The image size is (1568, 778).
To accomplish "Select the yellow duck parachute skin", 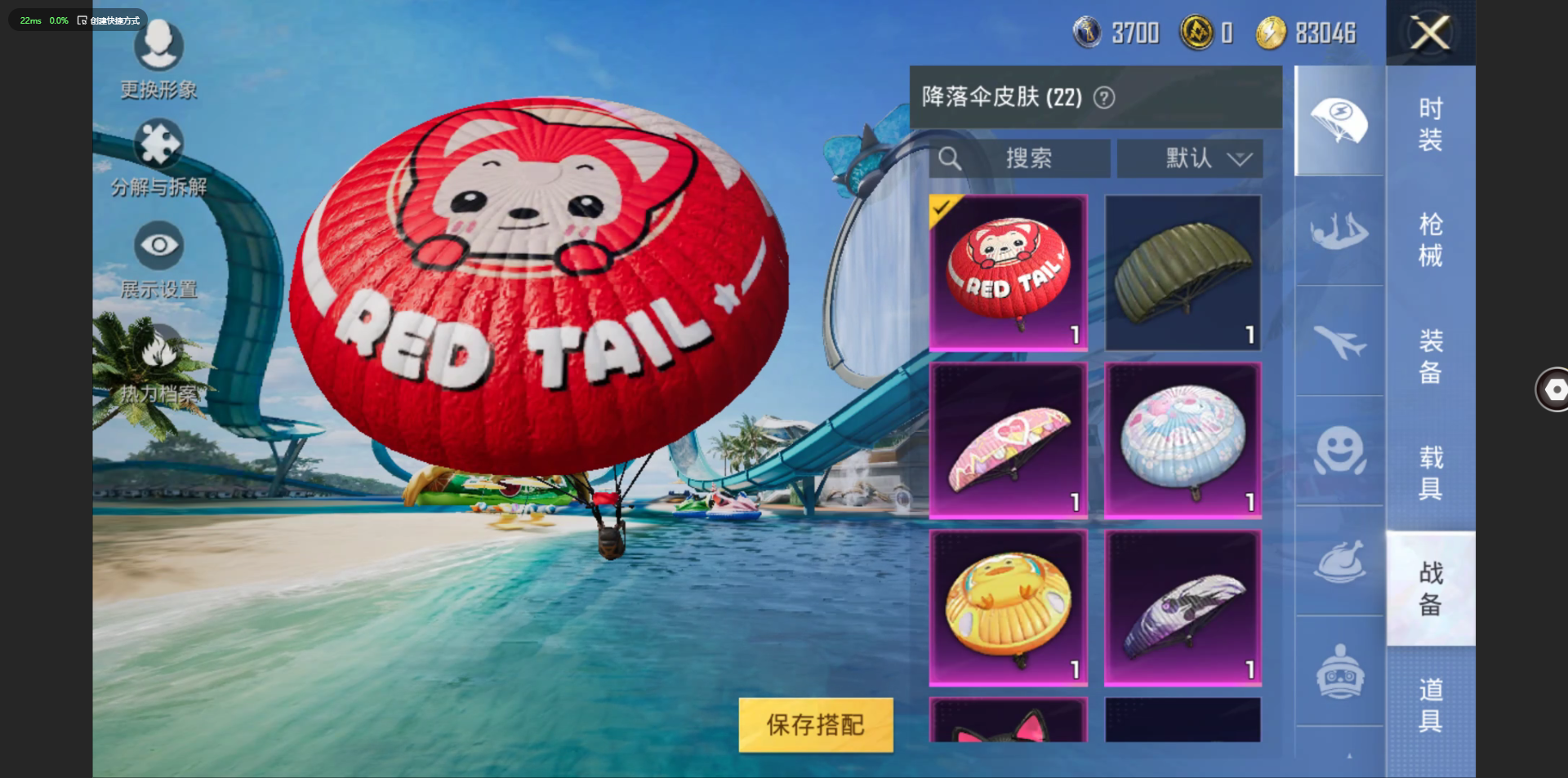I will (1009, 608).
